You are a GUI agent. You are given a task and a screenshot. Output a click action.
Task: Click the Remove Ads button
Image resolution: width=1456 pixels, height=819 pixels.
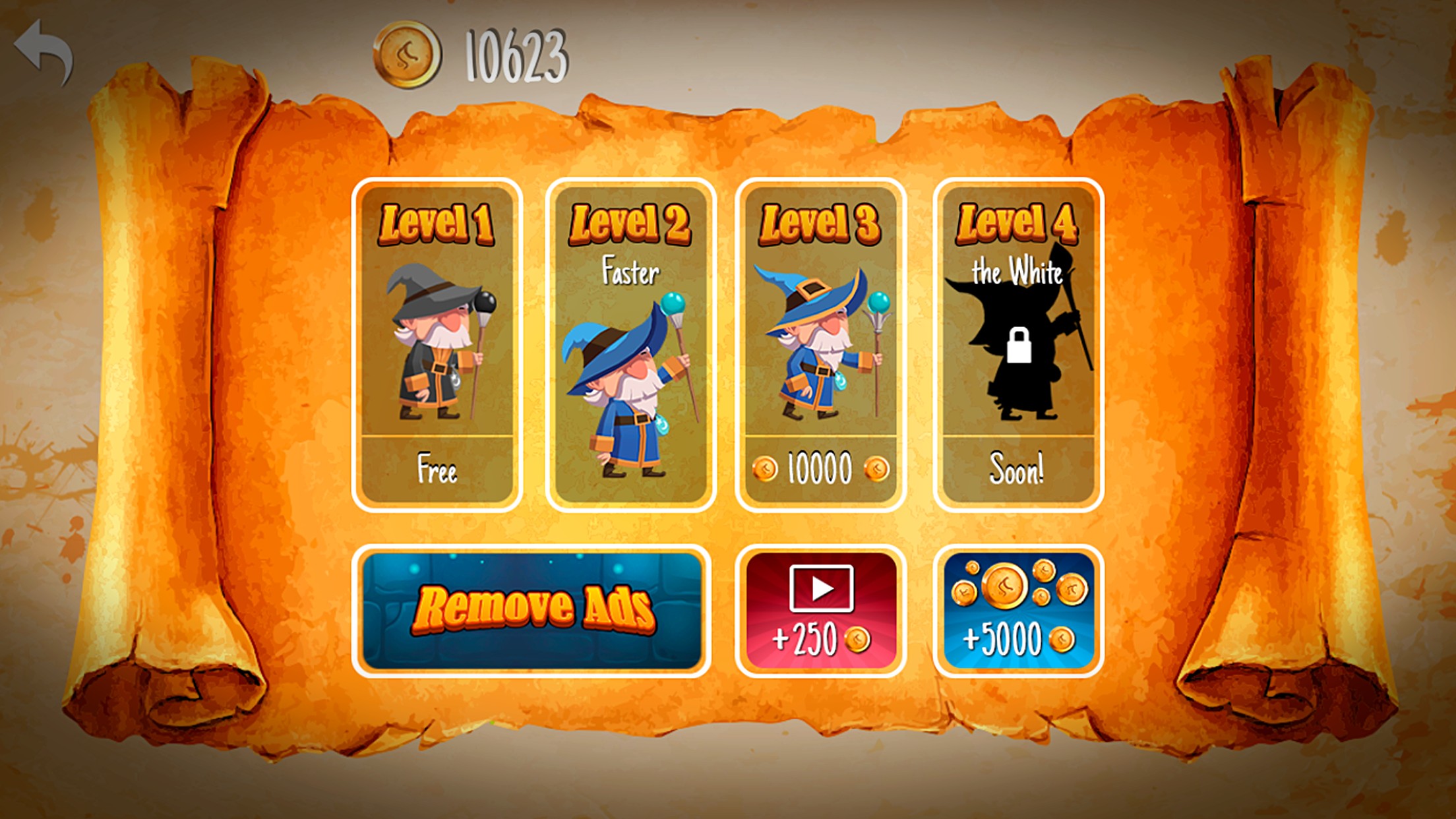point(531,611)
